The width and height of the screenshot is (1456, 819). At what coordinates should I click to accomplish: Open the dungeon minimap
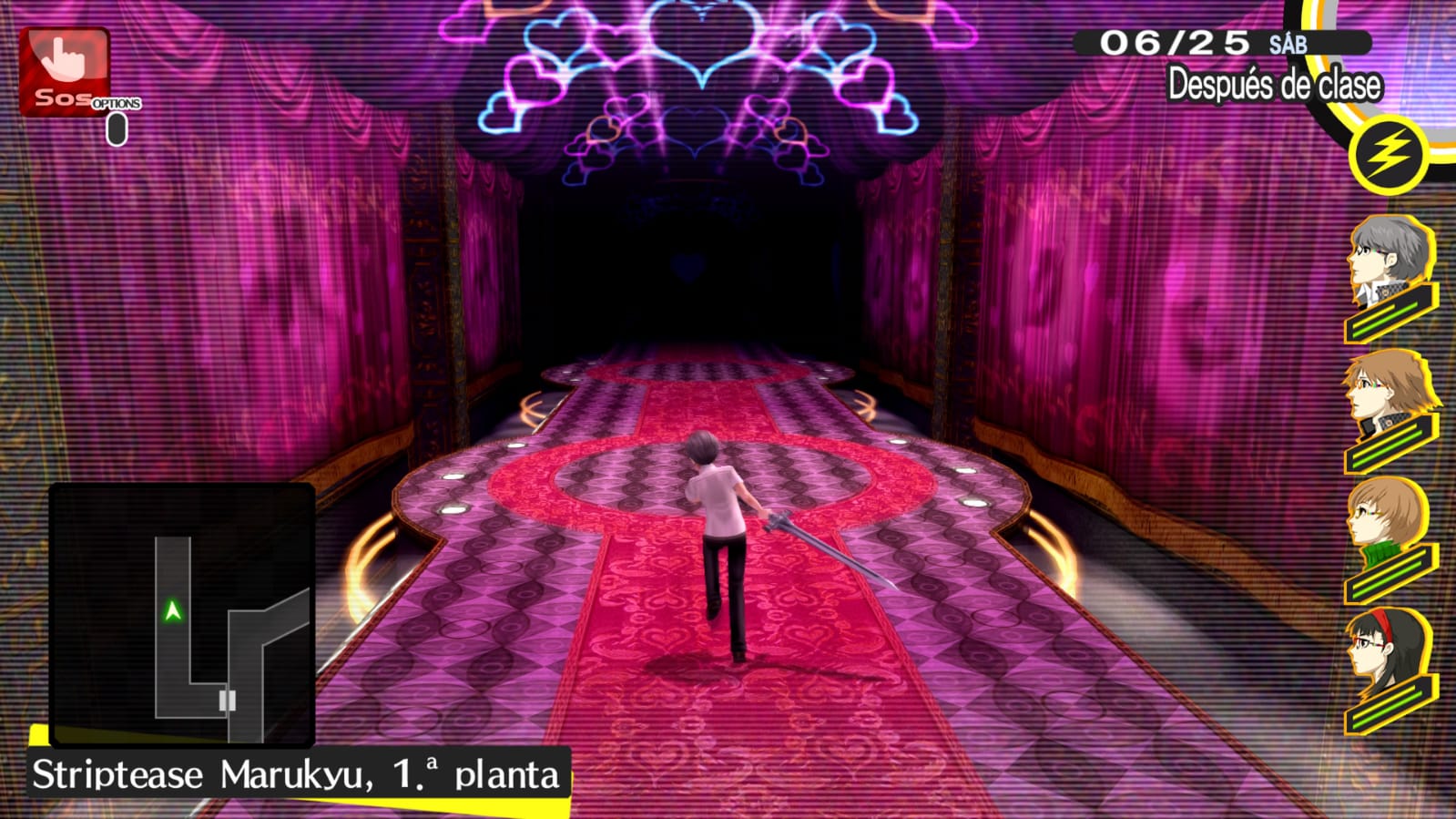click(x=182, y=615)
